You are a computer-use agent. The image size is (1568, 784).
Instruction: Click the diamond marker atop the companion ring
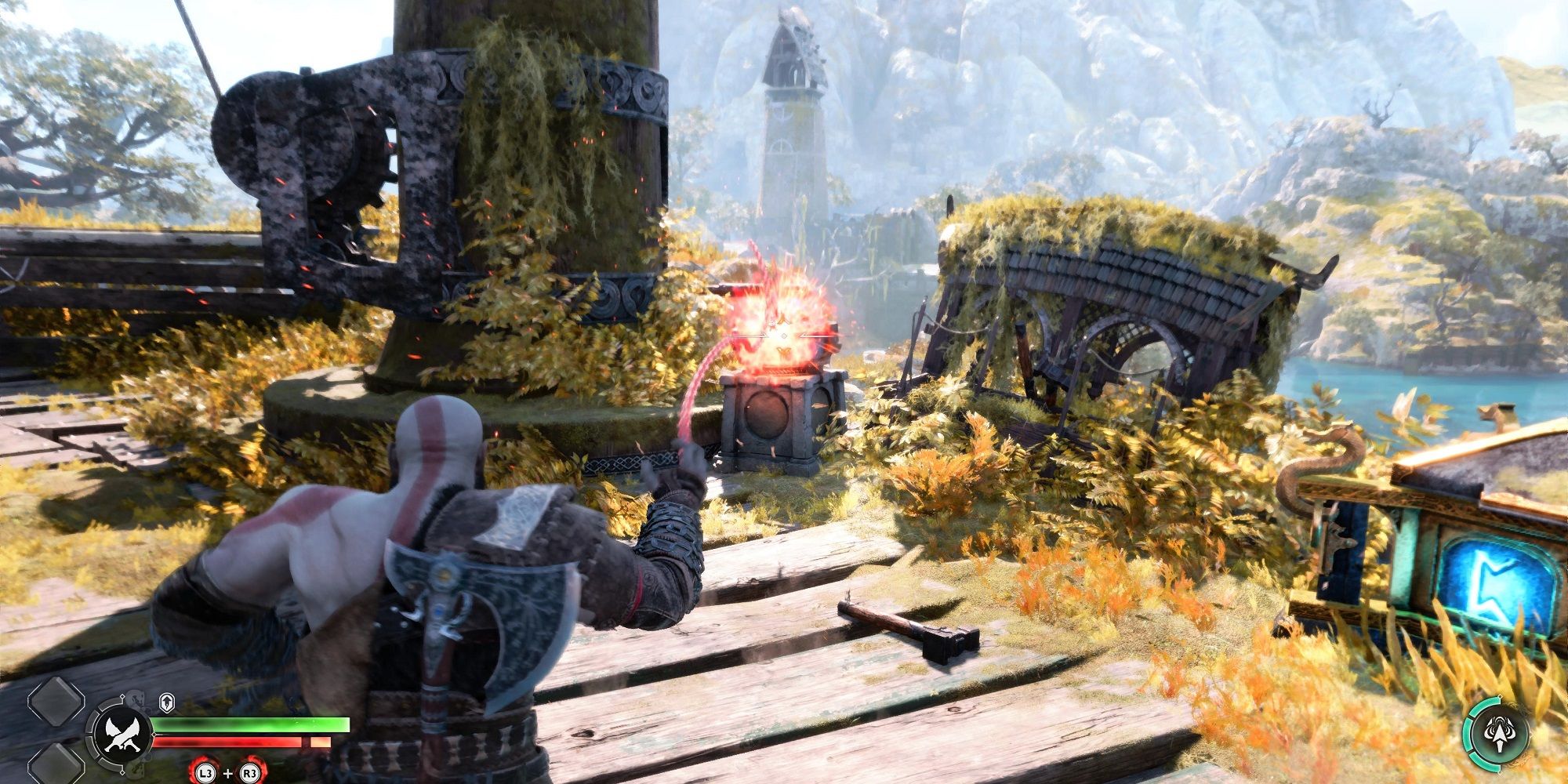click(x=1500, y=695)
